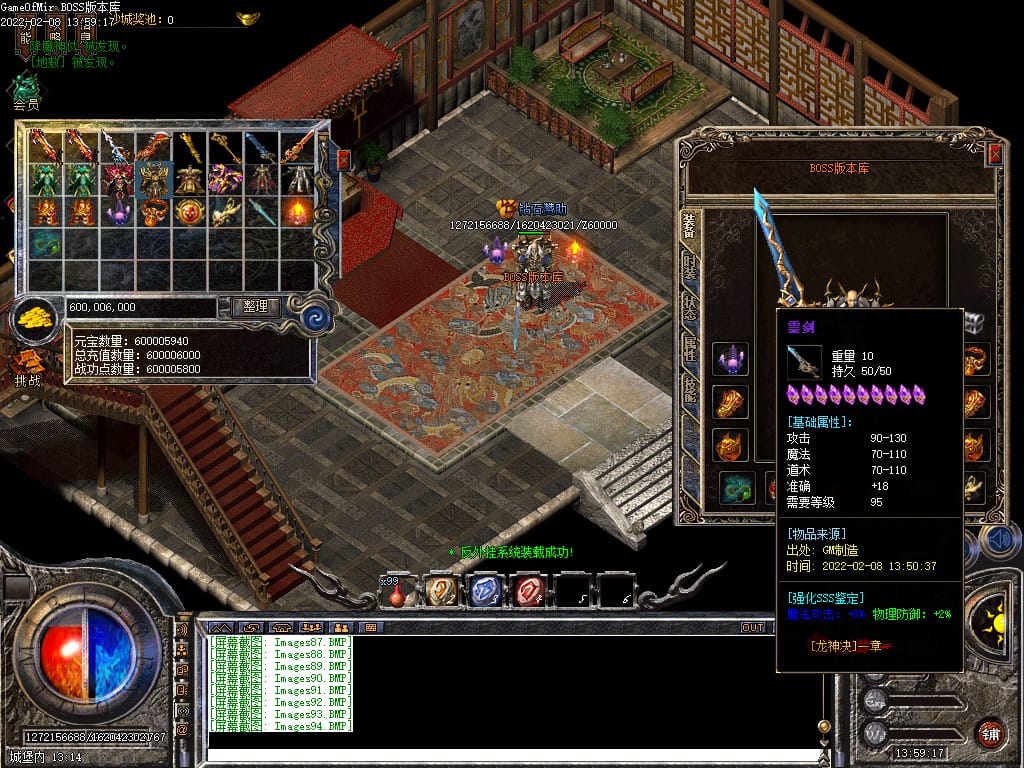Screen dimensions: 1024x768
Task: Close the inventory bag window
Action: 343,159
